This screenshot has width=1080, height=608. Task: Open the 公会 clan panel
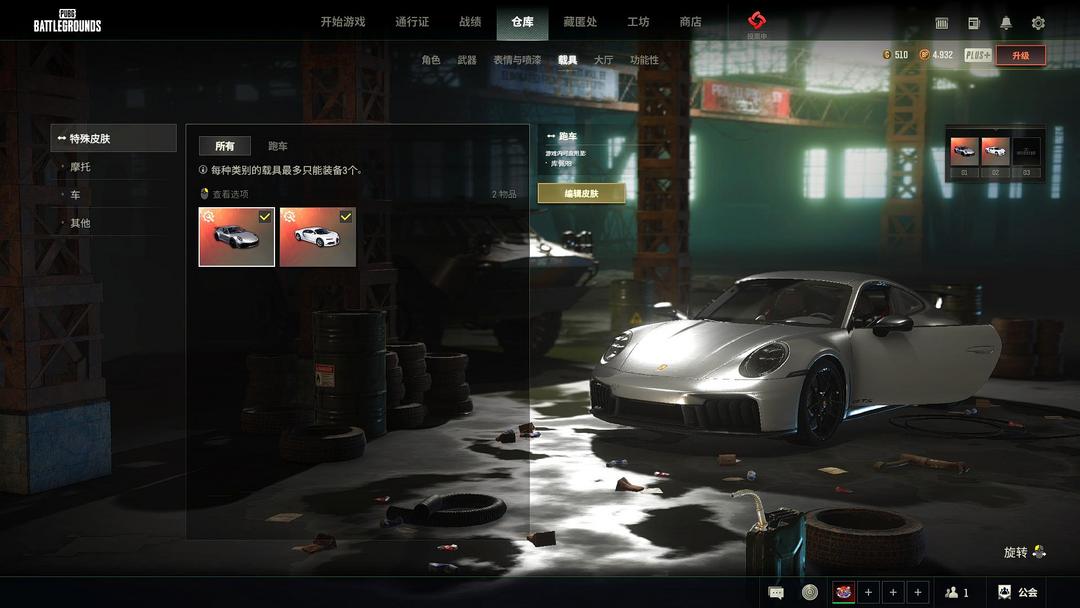(x=1018, y=592)
